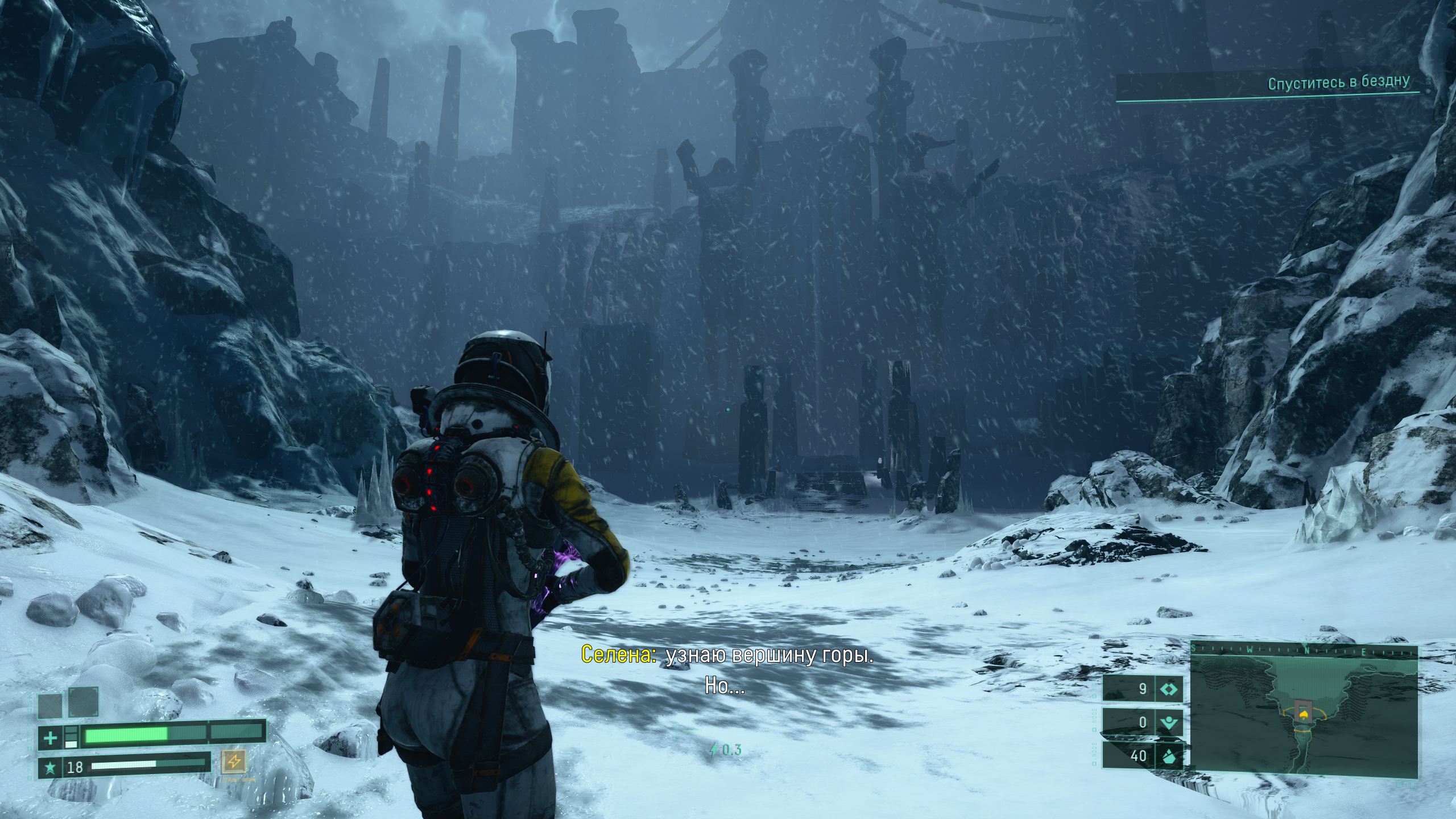Image resolution: width=1456 pixels, height=819 pixels.
Task: Select the star proficiency icon
Action: 51,768
